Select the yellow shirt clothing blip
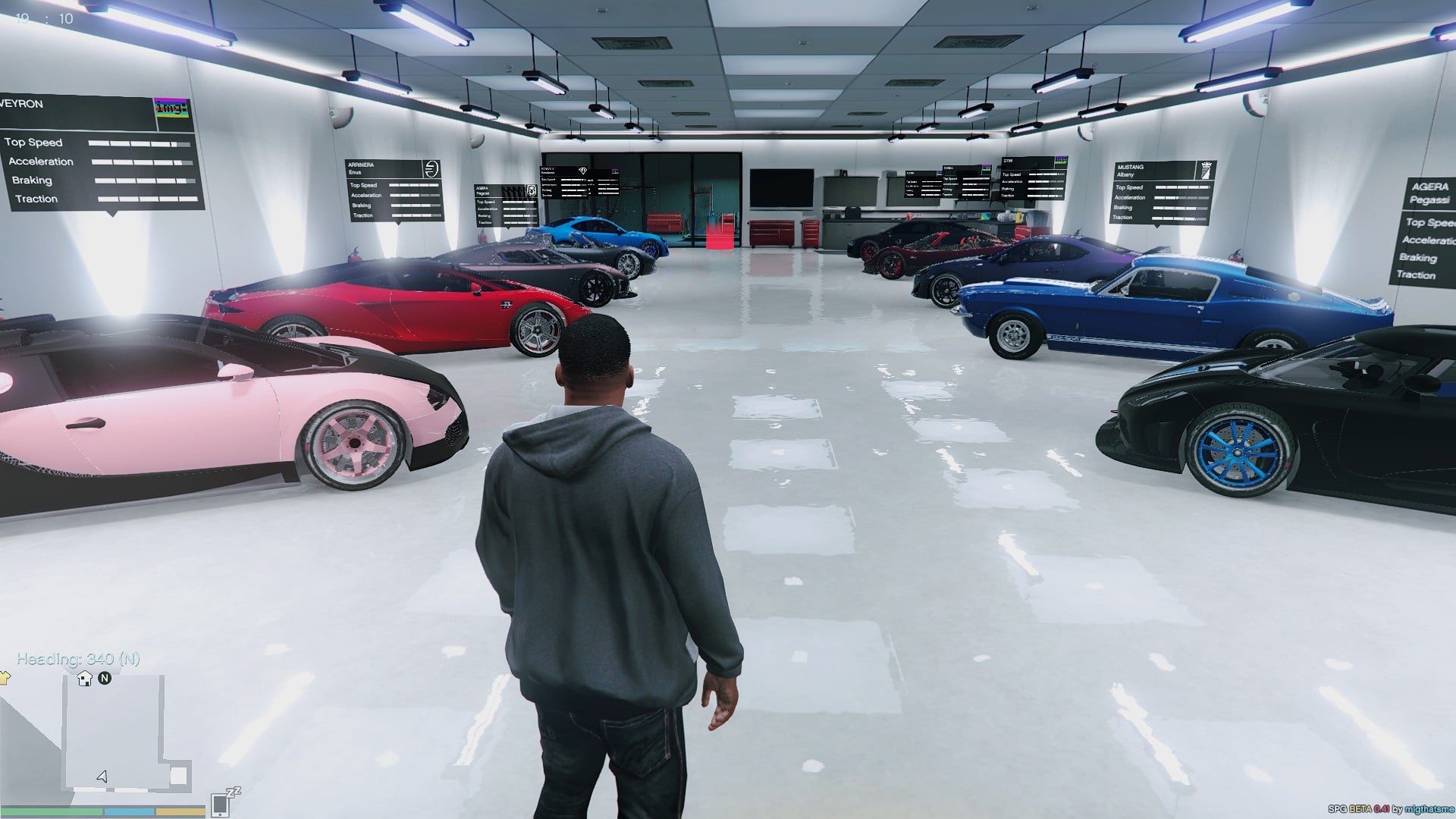This screenshot has width=1456, height=819. pos(4,677)
